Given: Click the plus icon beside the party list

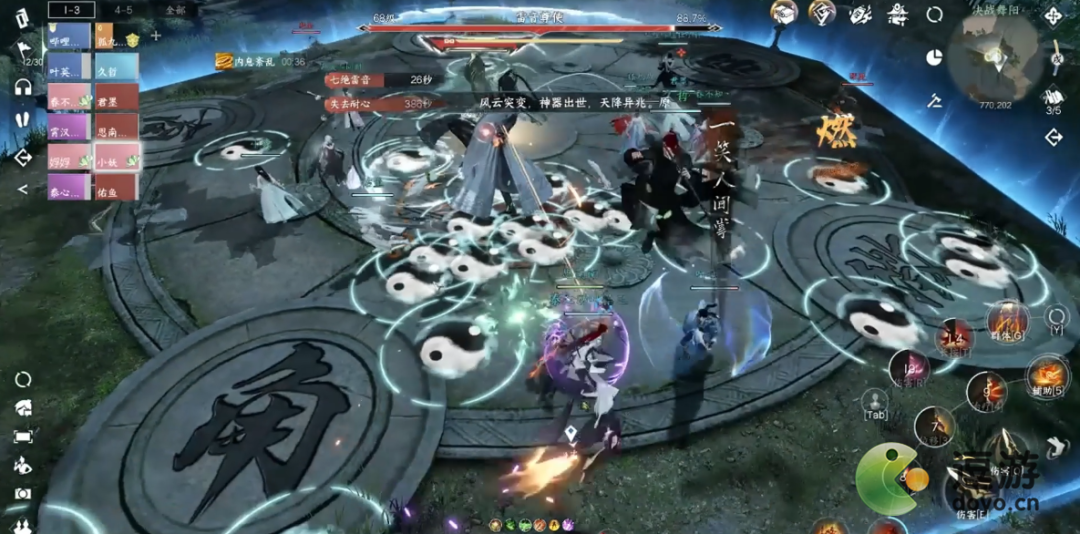Looking at the screenshot, I should pyautogui.click(x=156, y=36).
